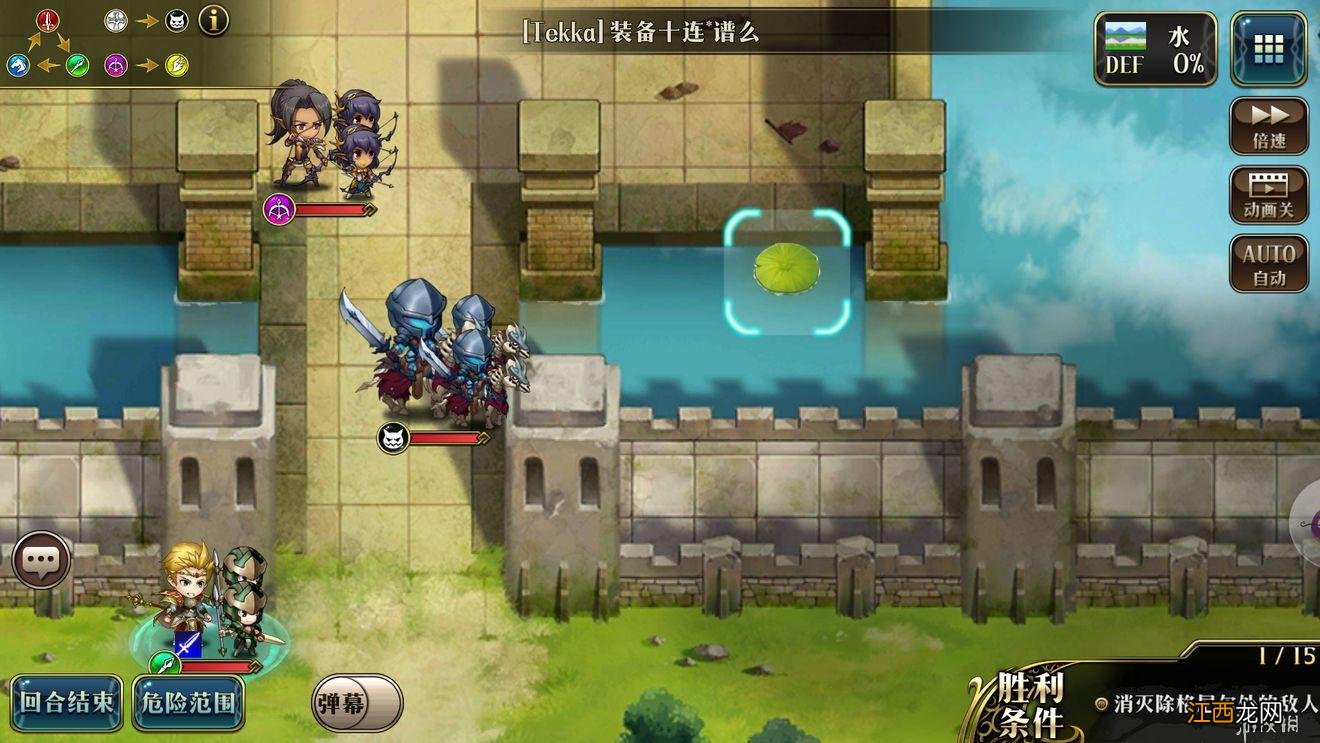Toggle AUTO battle mode with the 自动 button

[1267, 261]
